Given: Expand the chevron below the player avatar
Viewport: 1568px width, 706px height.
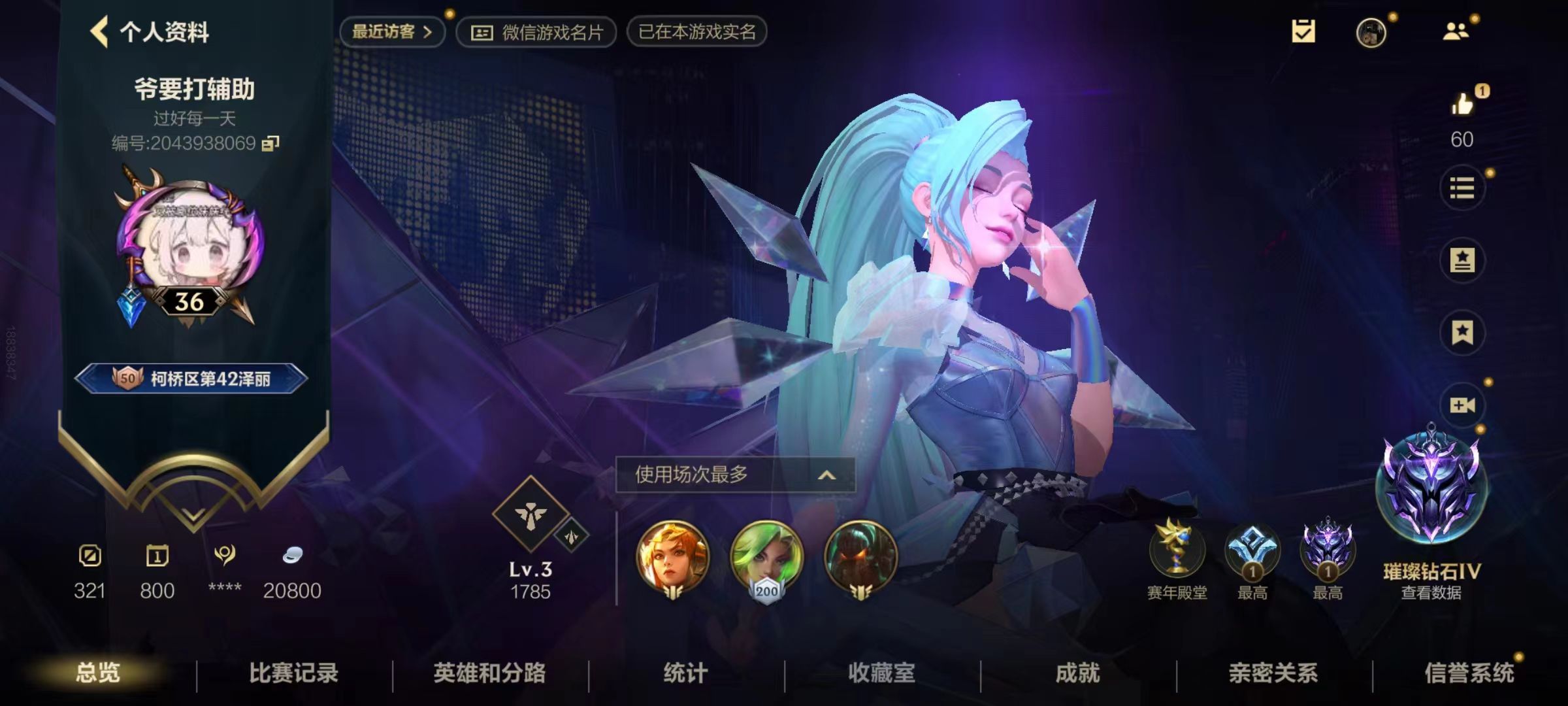Looking at the screenshot, I should (x=191, y=516).
